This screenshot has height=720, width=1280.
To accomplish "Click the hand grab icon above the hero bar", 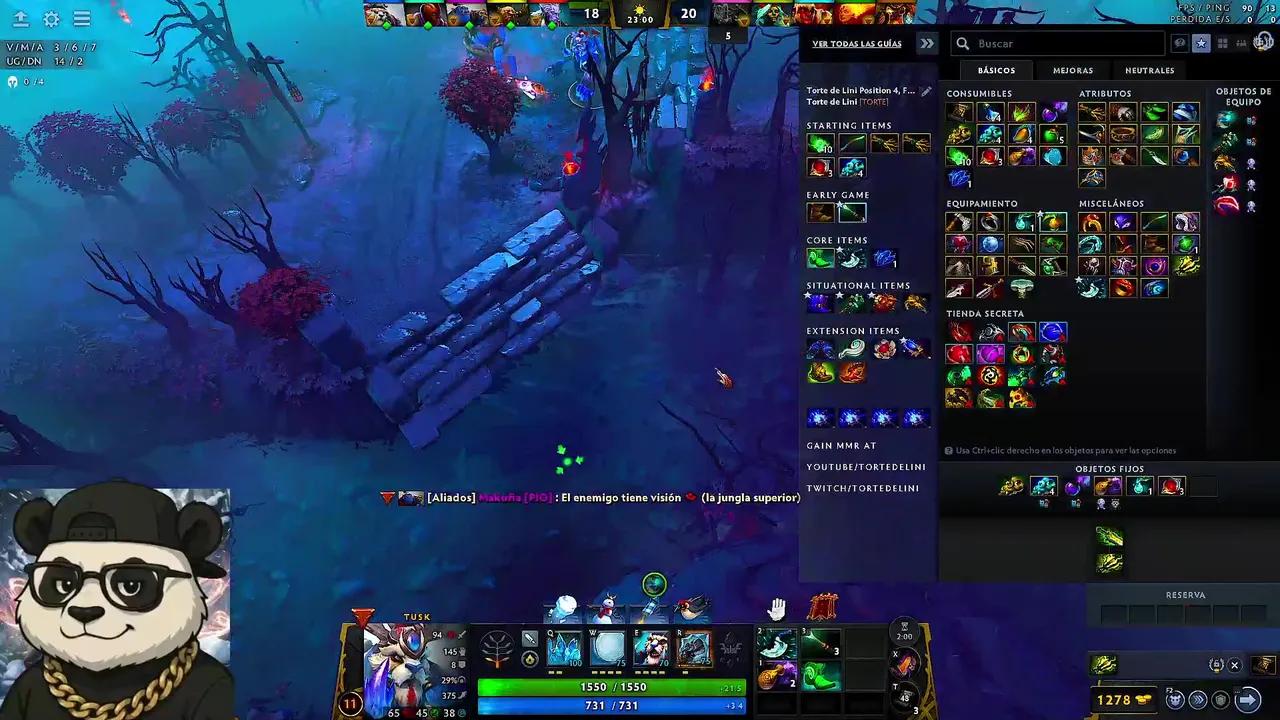I will coord(777,607).
